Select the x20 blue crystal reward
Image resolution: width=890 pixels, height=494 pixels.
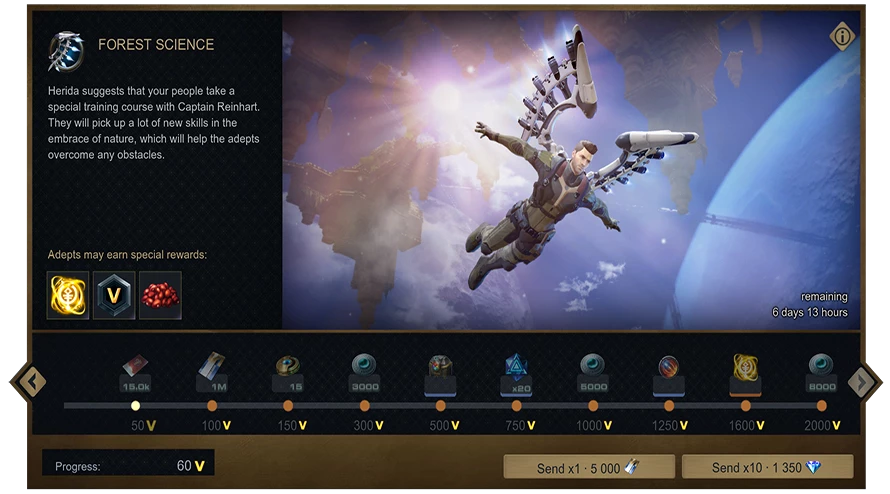point(516,372)
